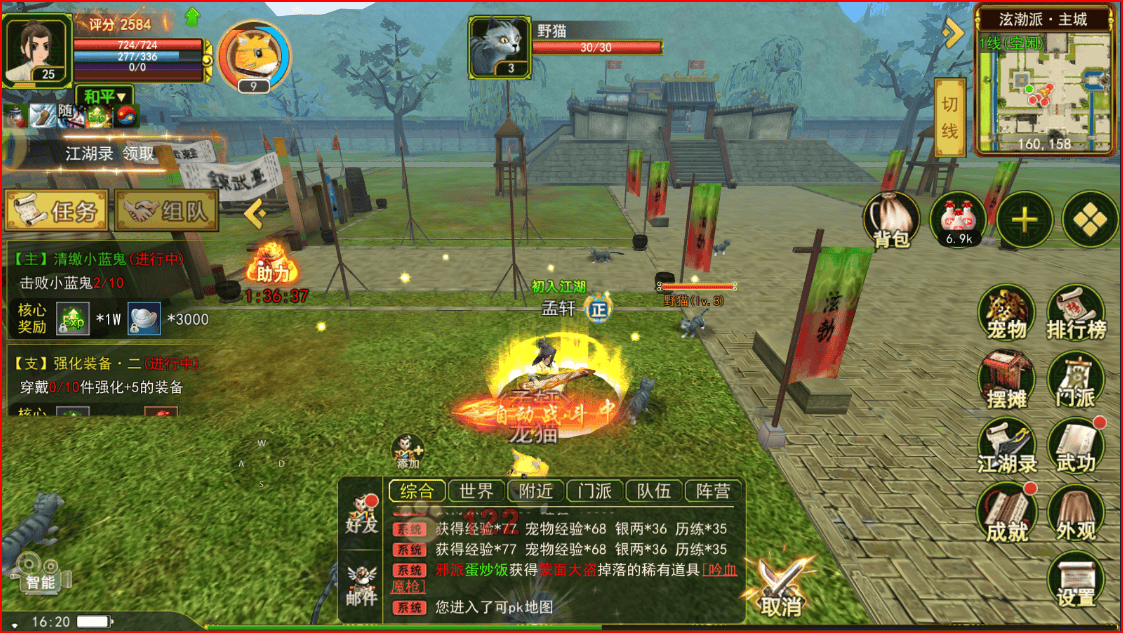The width and height of the screenshot is (1123, 633).
Task: Open the 邮件 mail inbox
Action: point(362,585)
